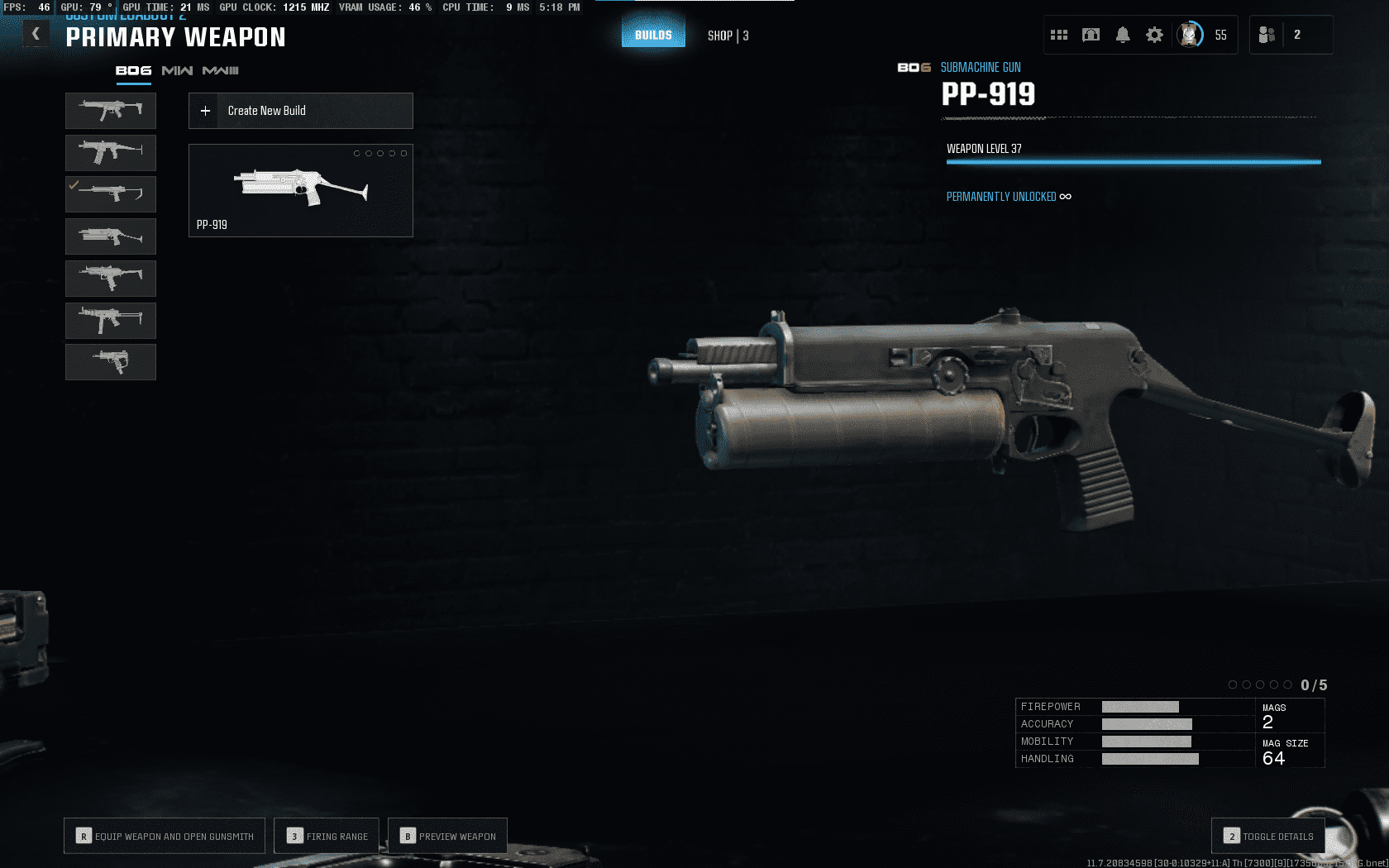This screenshot has height=868, width=1389.
Task: Go back with the top-left arrow
Action: [36, 34]
